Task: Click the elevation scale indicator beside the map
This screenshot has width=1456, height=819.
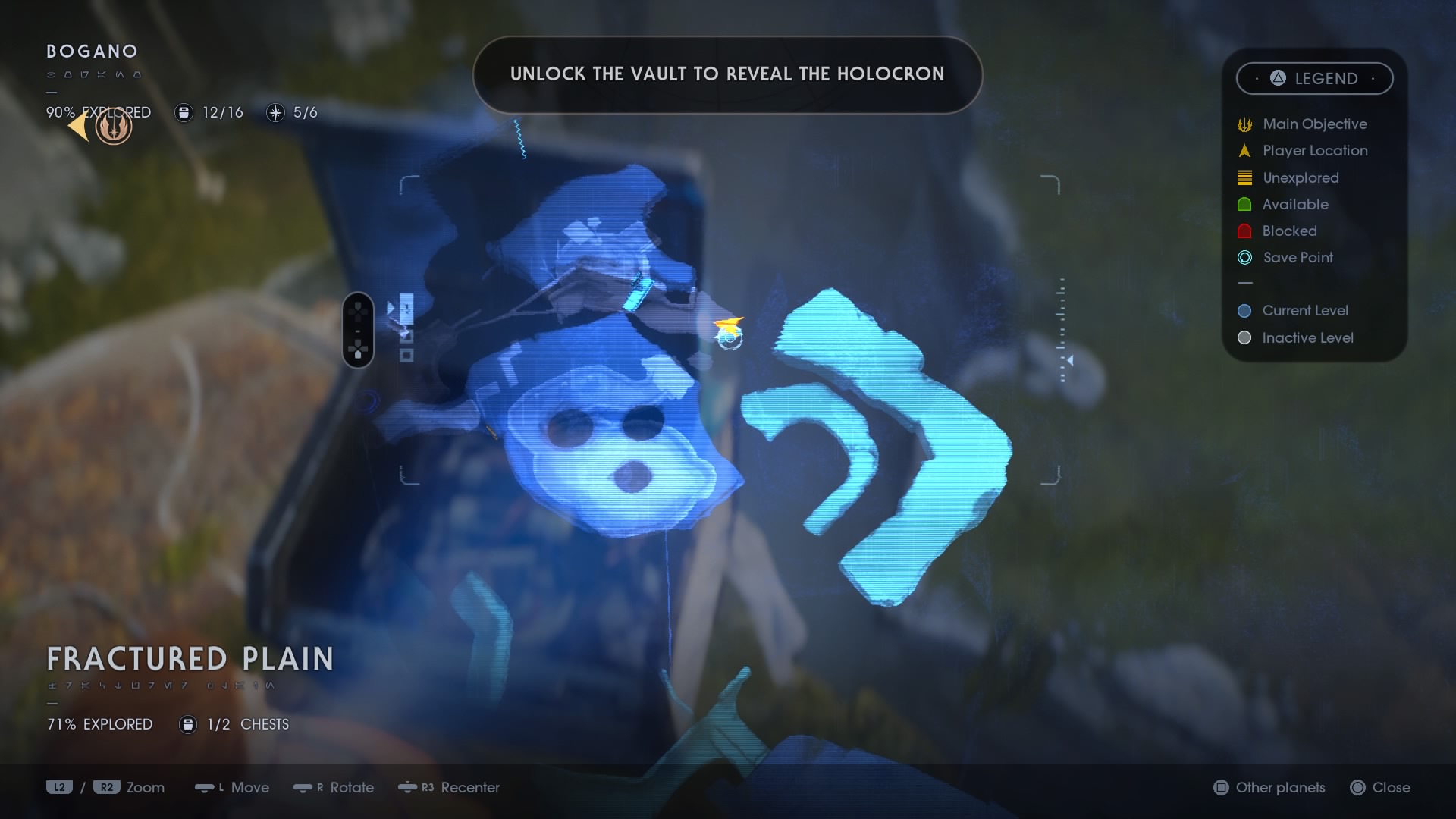Action: [x=1063, y=331]
